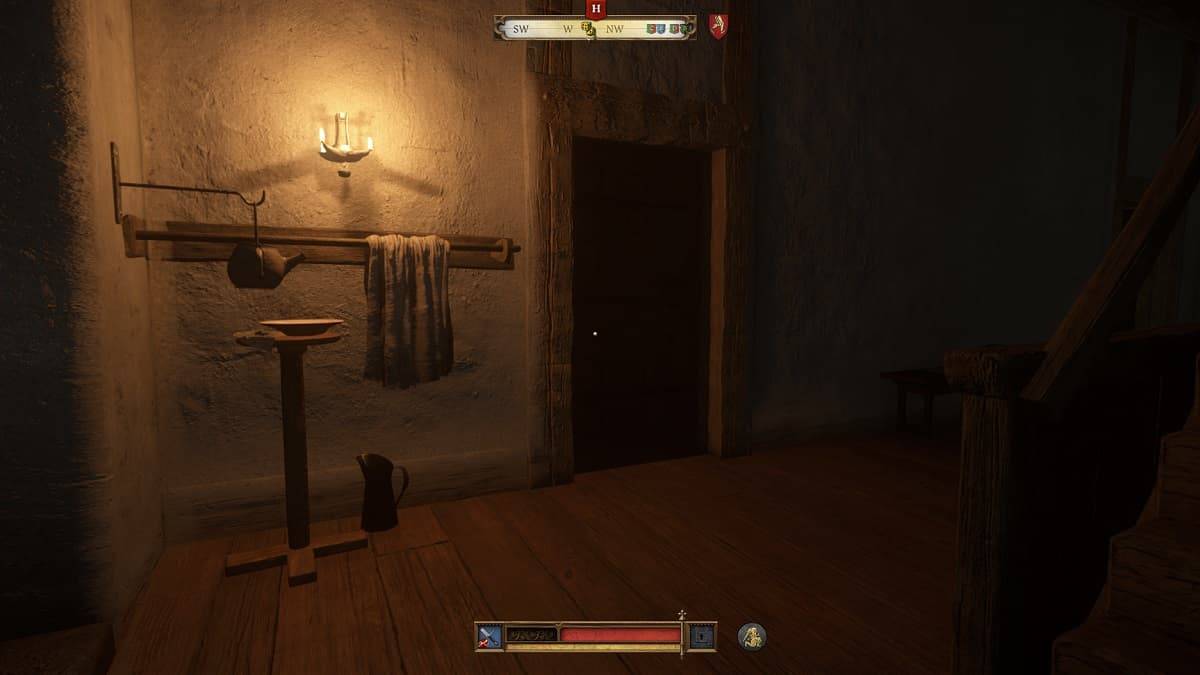Image resolution: width=1200 pixels, height=675 pixels.
Task: Toggle the crouching figure stealth icon
Action: [x=752, y=635]
